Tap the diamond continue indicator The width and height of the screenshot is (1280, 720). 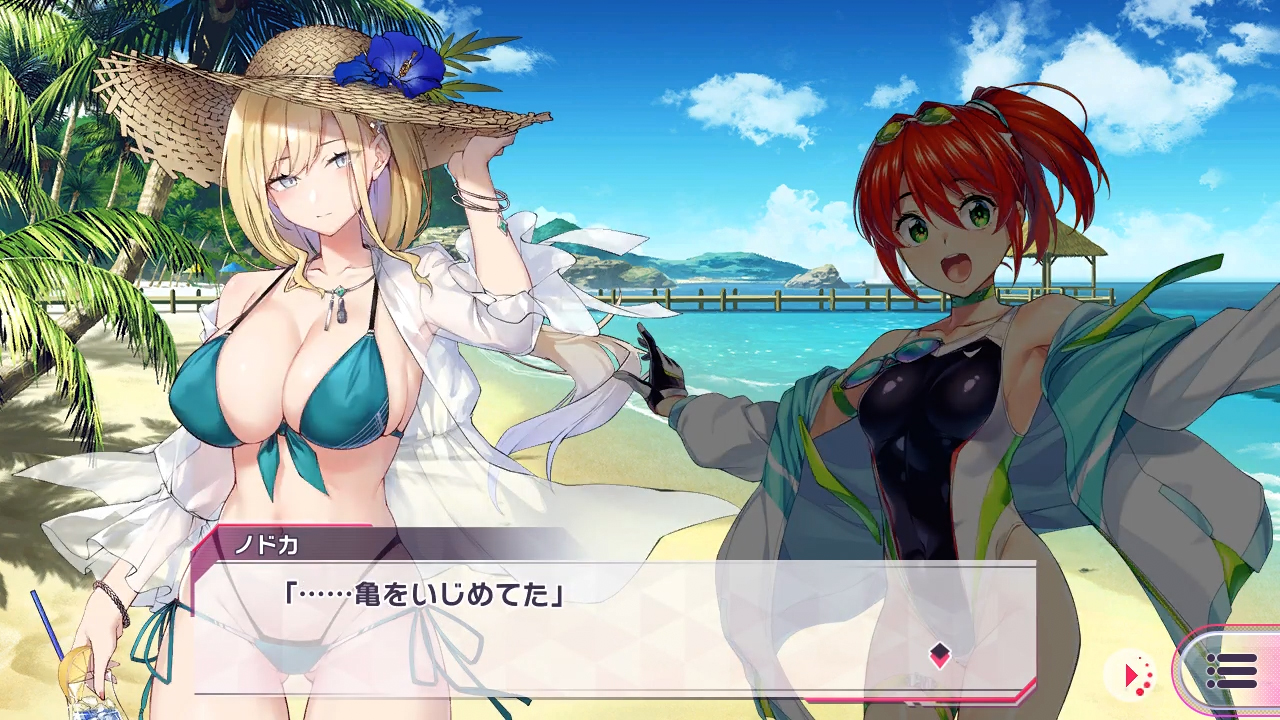pos(939,655)
